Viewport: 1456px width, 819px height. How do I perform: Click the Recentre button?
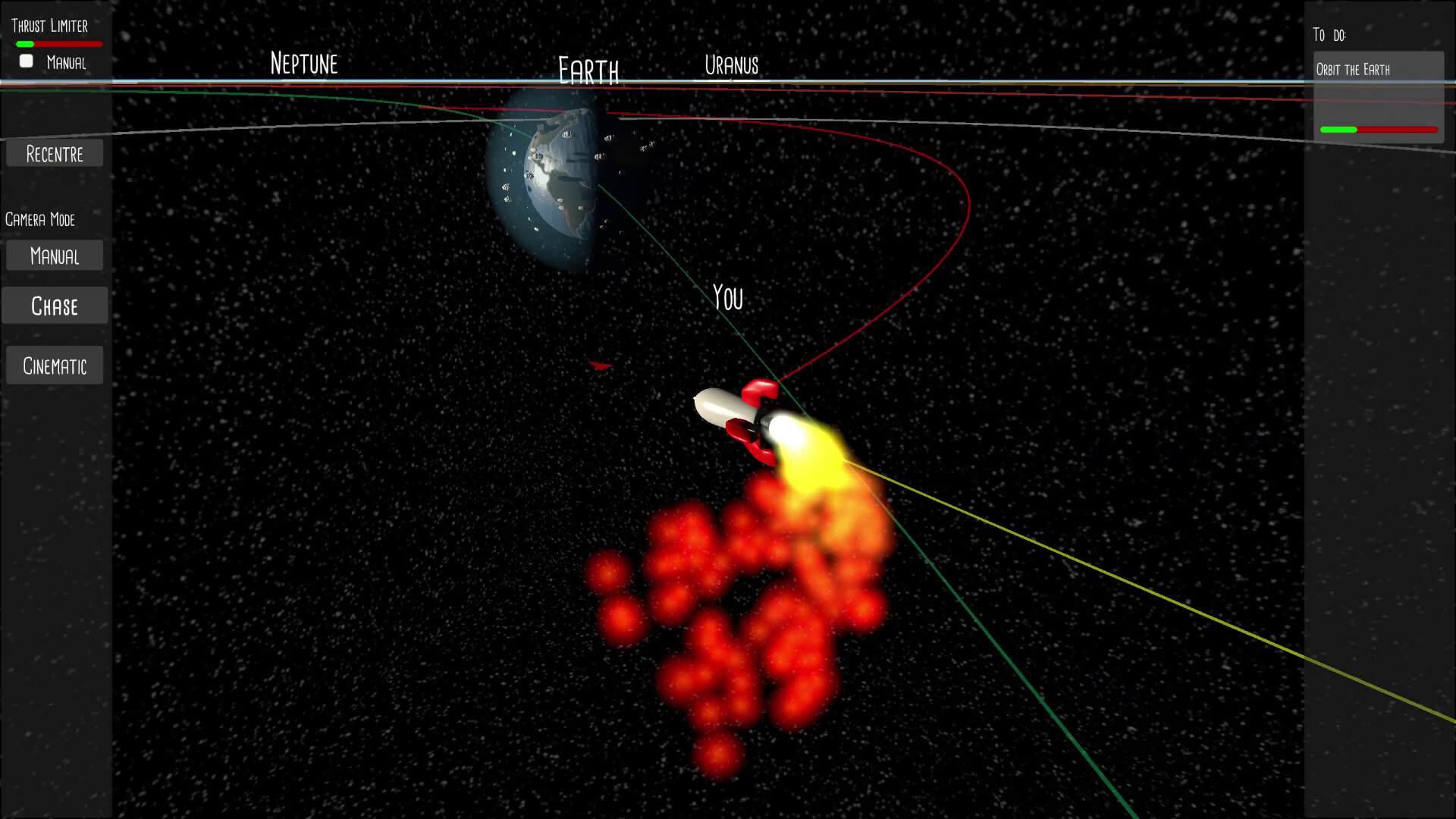[x=54, y=153]
